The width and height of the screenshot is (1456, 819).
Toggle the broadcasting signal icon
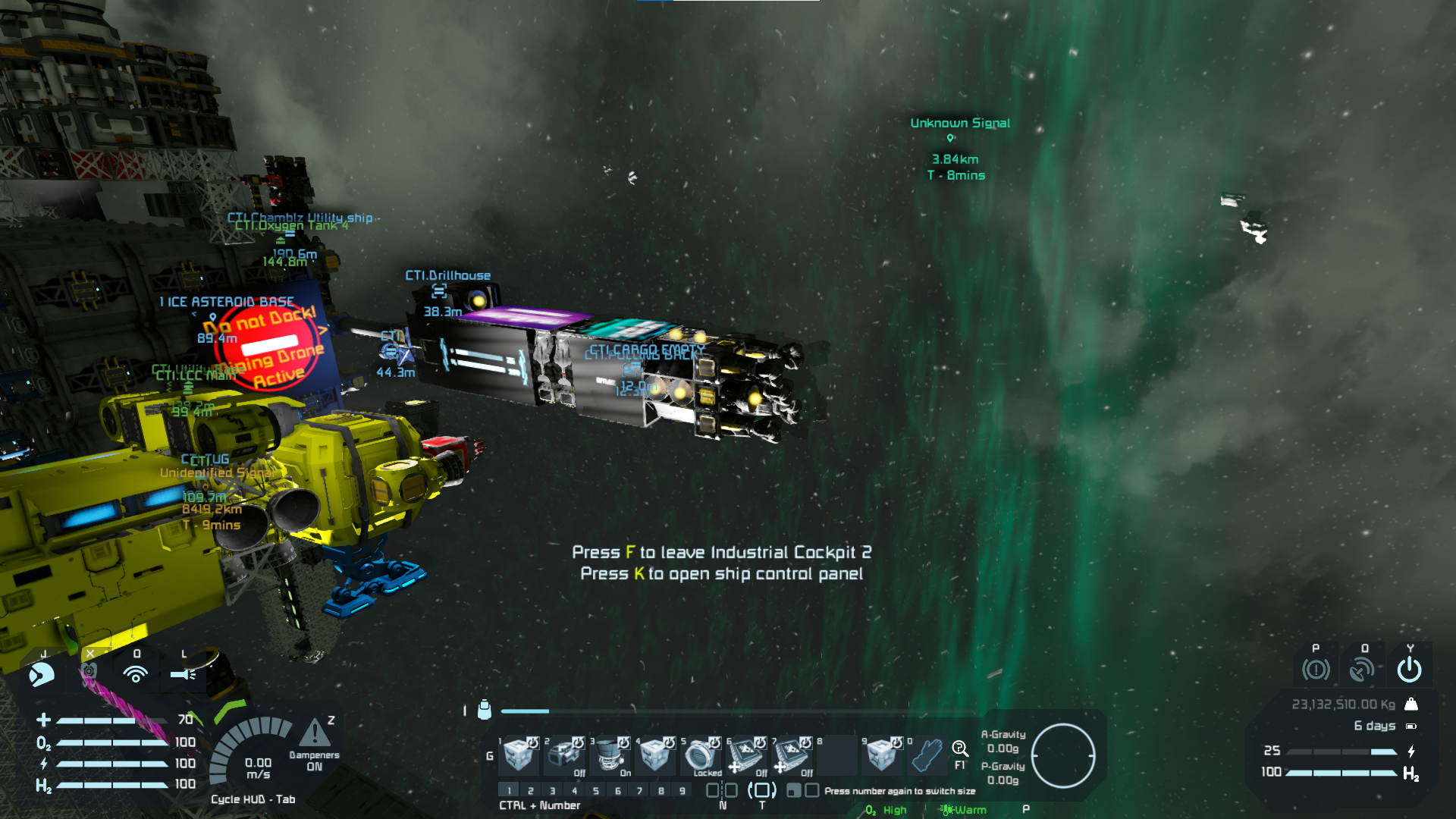[x=136, y=673]
